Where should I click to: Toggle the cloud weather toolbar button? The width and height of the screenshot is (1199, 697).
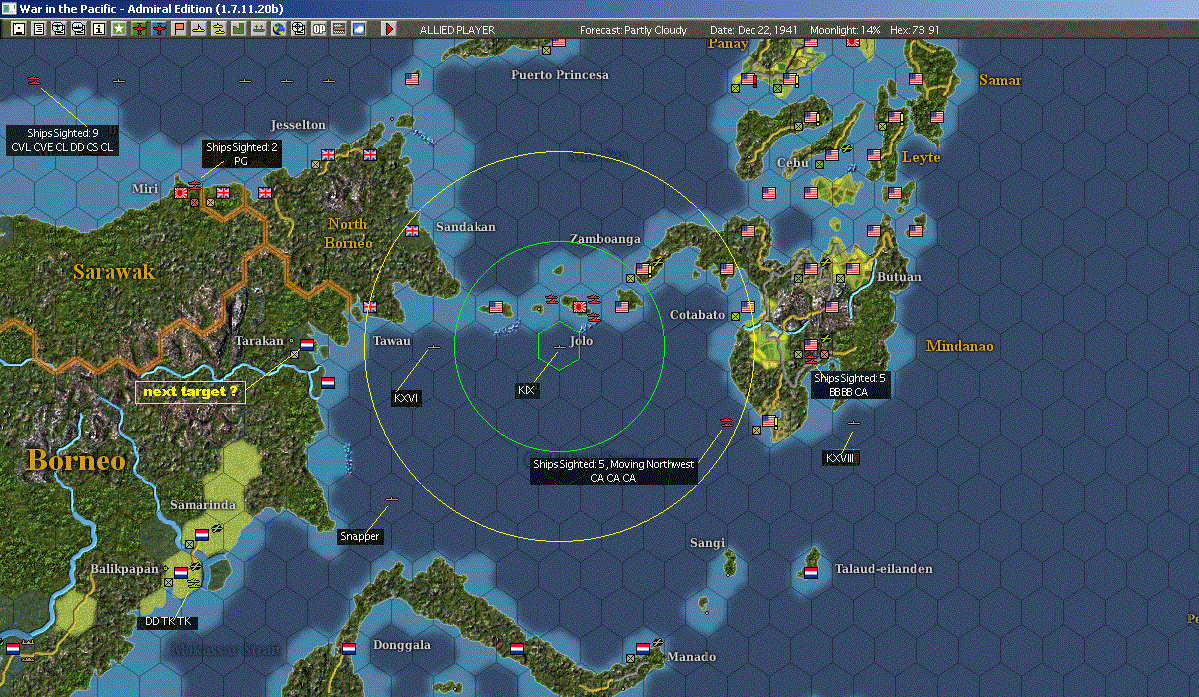(358, 29)
